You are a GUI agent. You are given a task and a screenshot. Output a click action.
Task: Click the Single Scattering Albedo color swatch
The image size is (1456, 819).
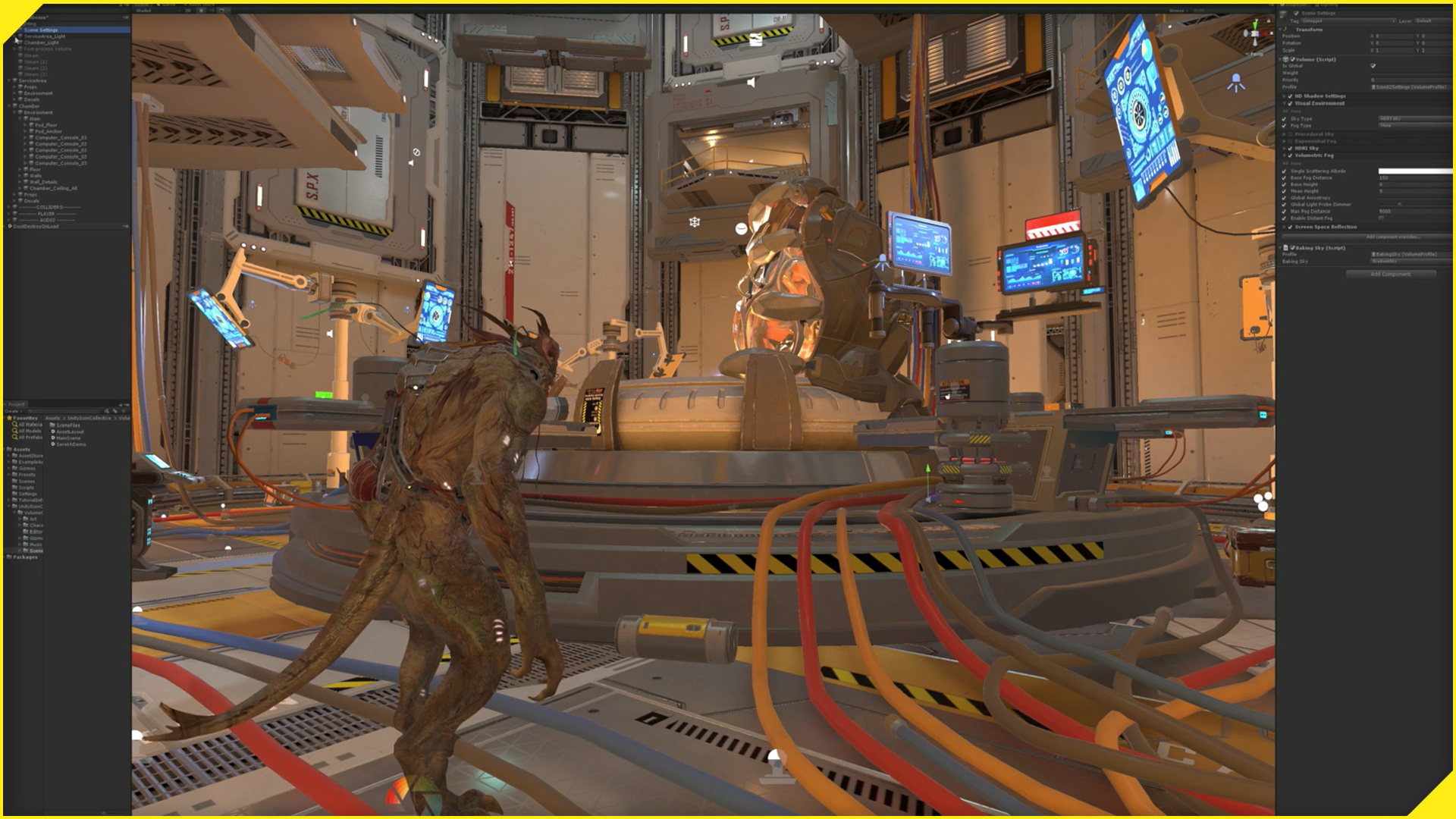click(x=1415, y=171)
